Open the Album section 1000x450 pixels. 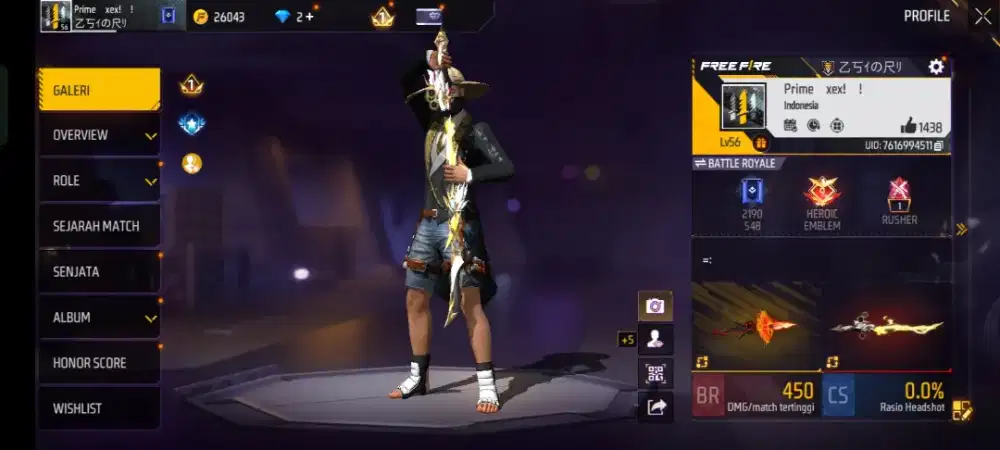98,317
